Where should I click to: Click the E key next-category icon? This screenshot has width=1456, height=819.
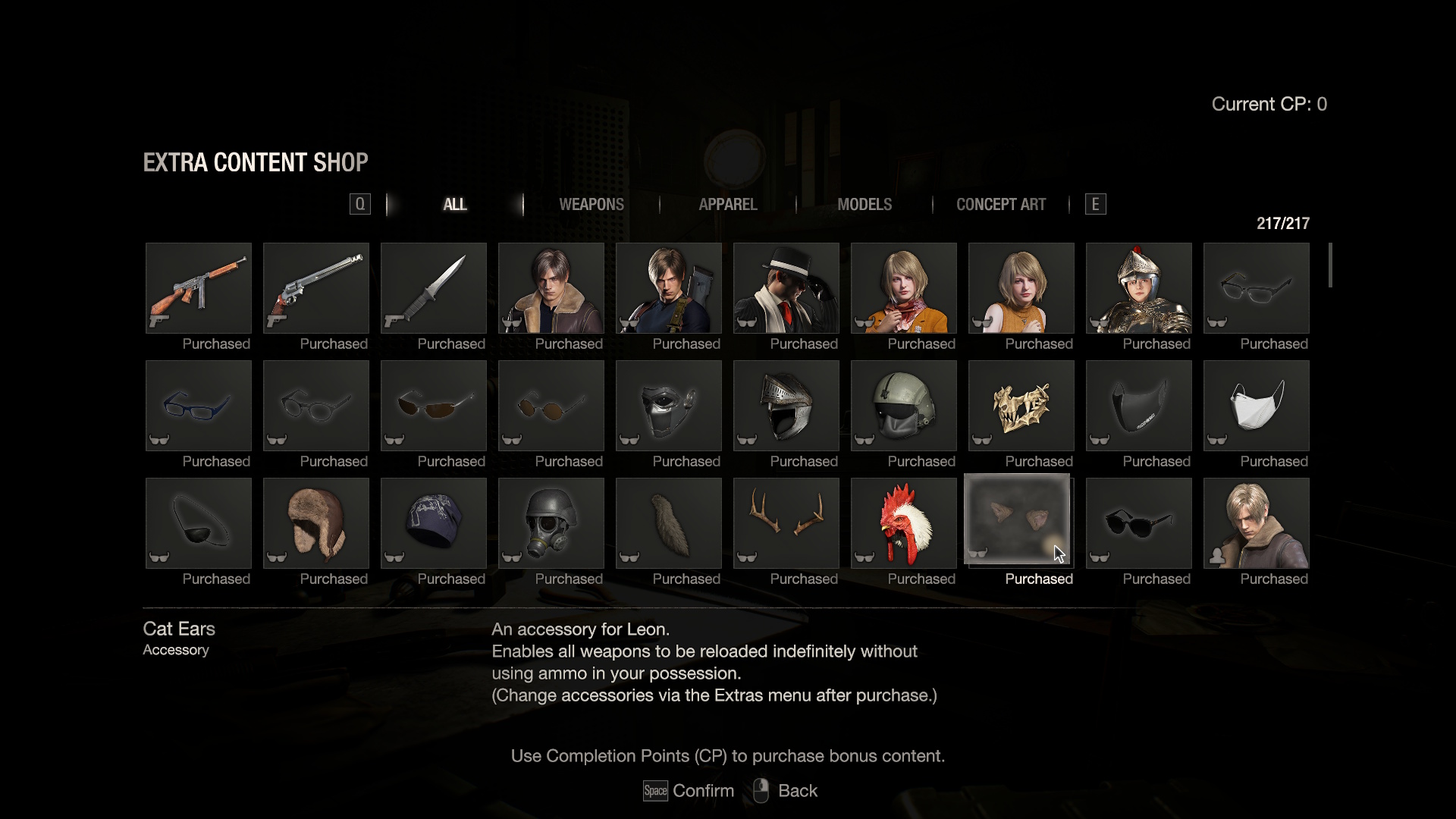coord(1095,204)
